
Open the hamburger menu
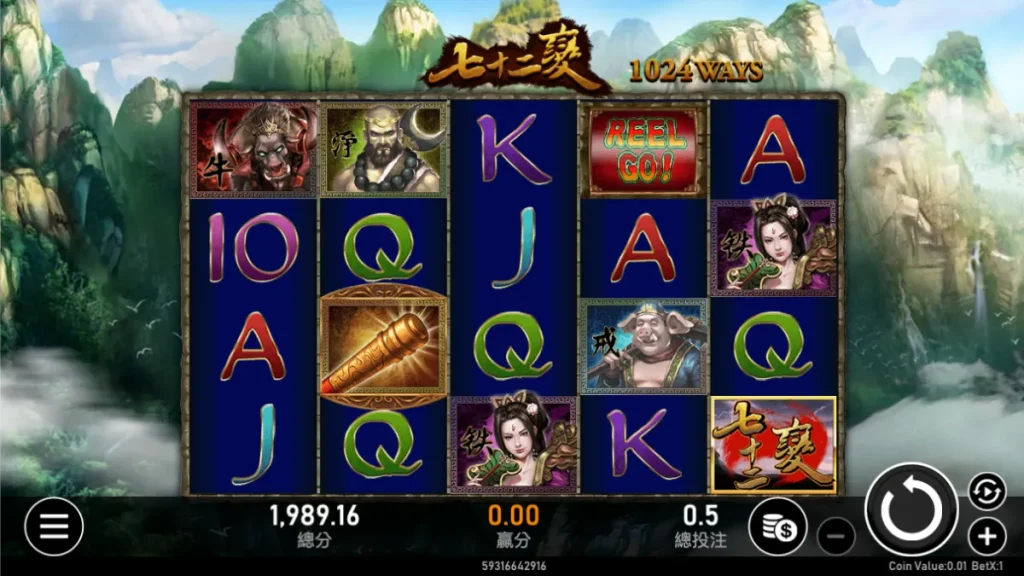pyautogui.click(x=53, y=526)
